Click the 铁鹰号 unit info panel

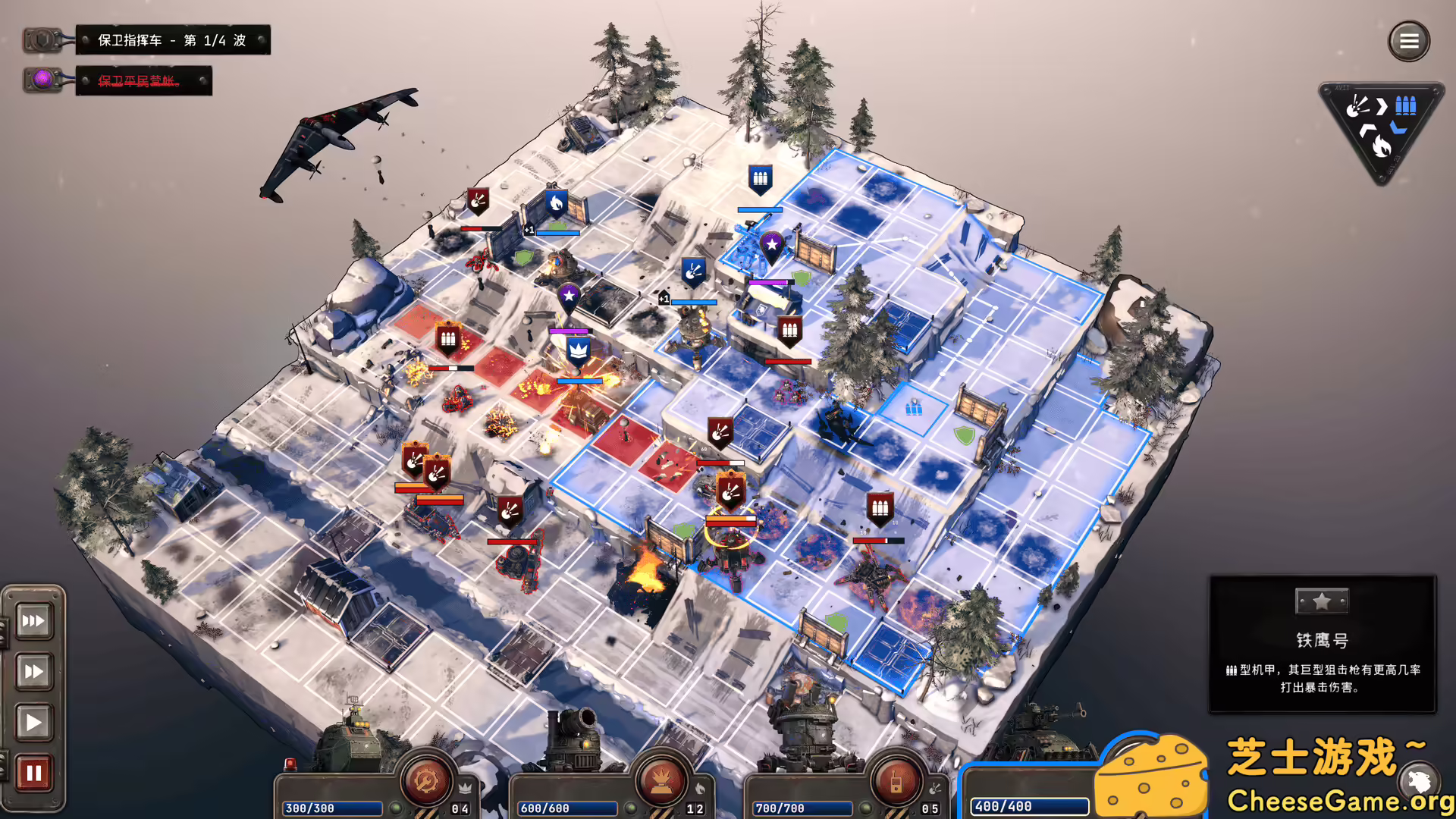(x=1322, y=644)
